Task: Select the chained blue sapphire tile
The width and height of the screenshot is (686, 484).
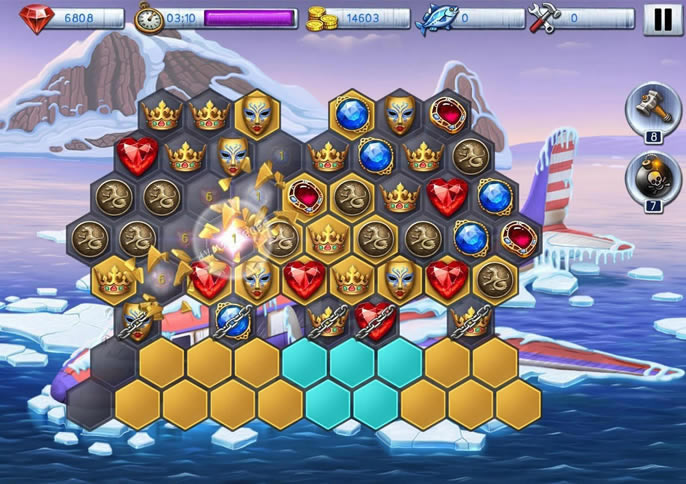Action: (231, 318)
